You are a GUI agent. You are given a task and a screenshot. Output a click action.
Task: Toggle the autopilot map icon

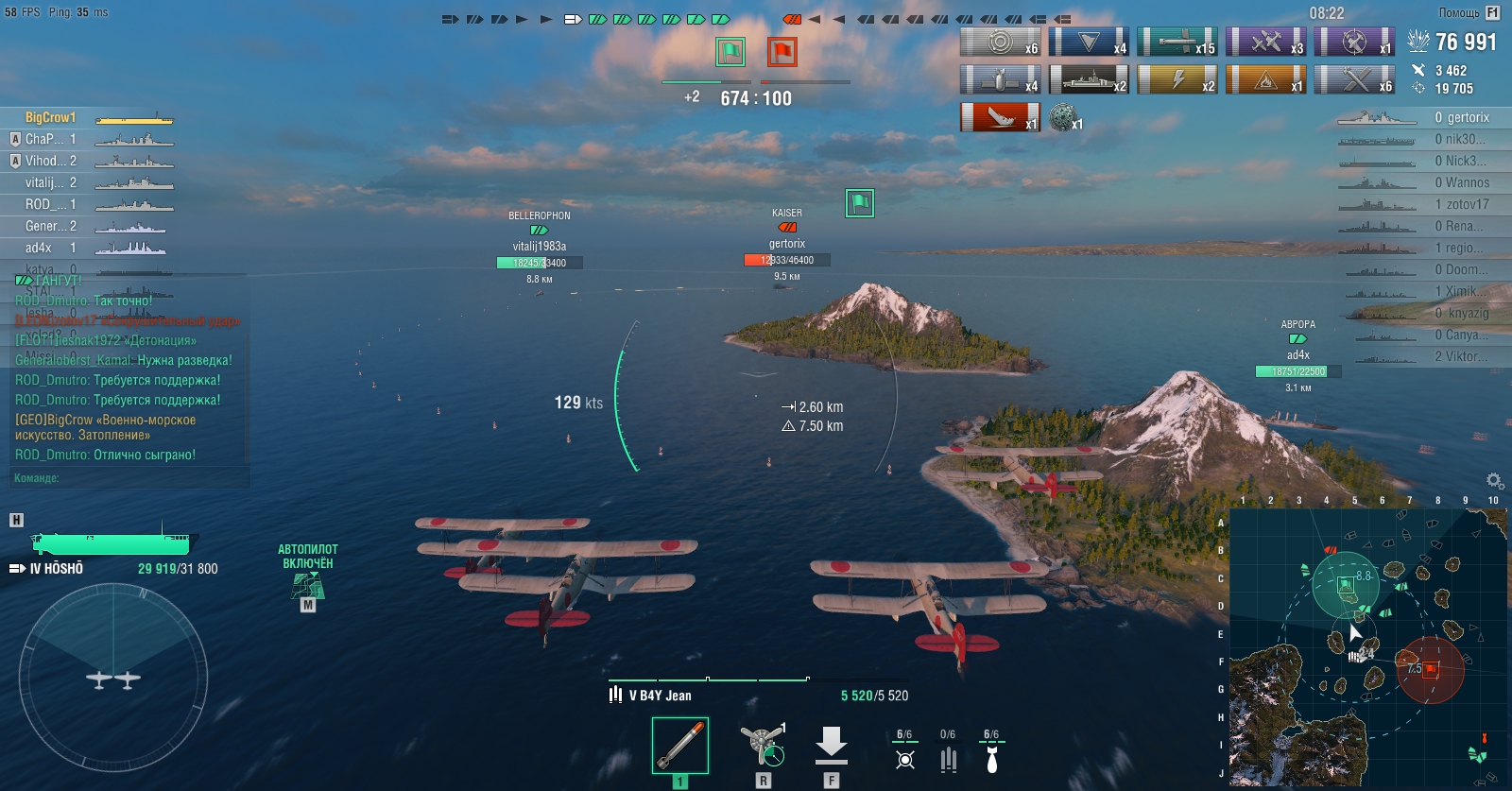tap(308, 585)
